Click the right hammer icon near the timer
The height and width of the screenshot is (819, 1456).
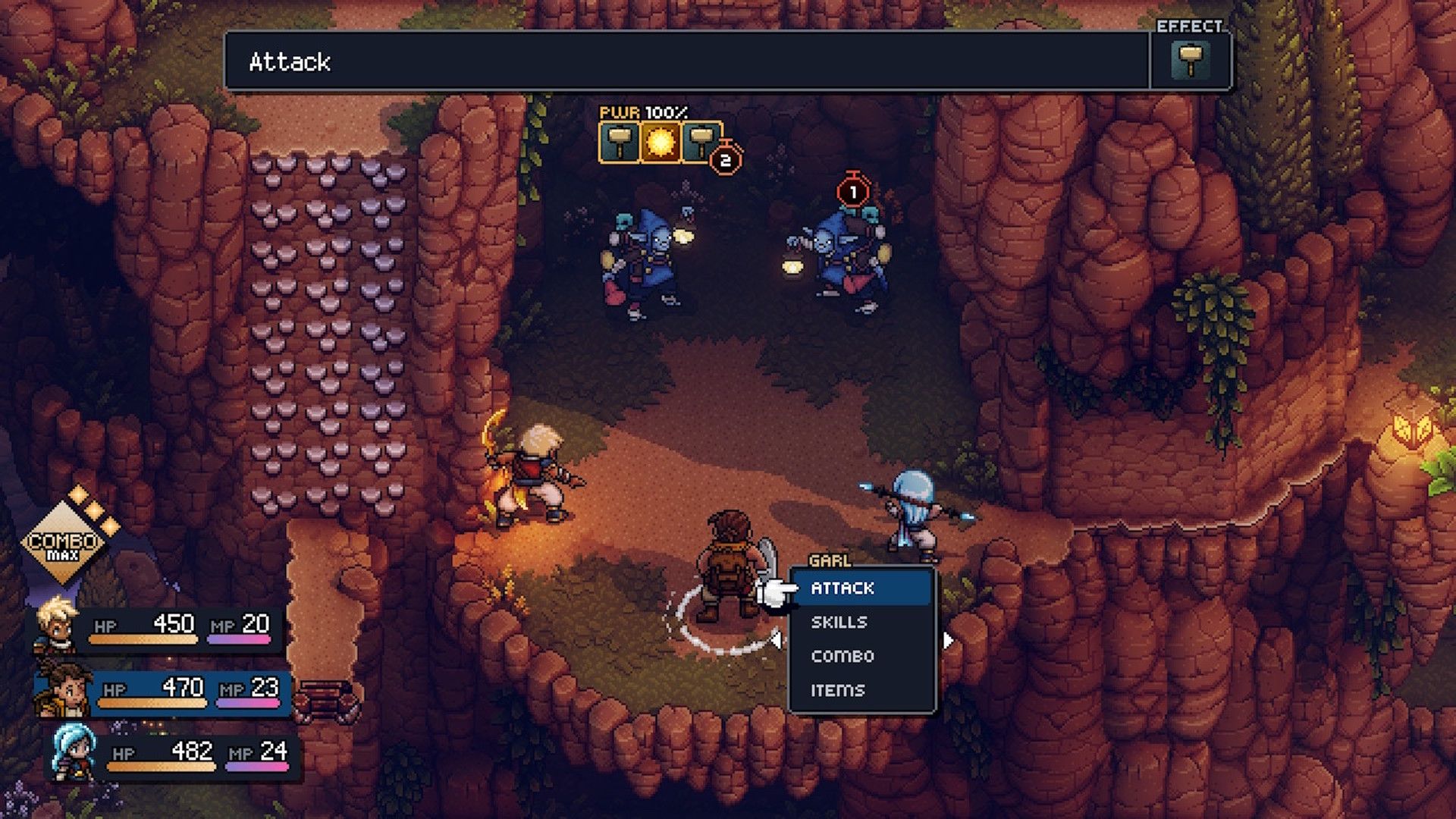[701, 143]
